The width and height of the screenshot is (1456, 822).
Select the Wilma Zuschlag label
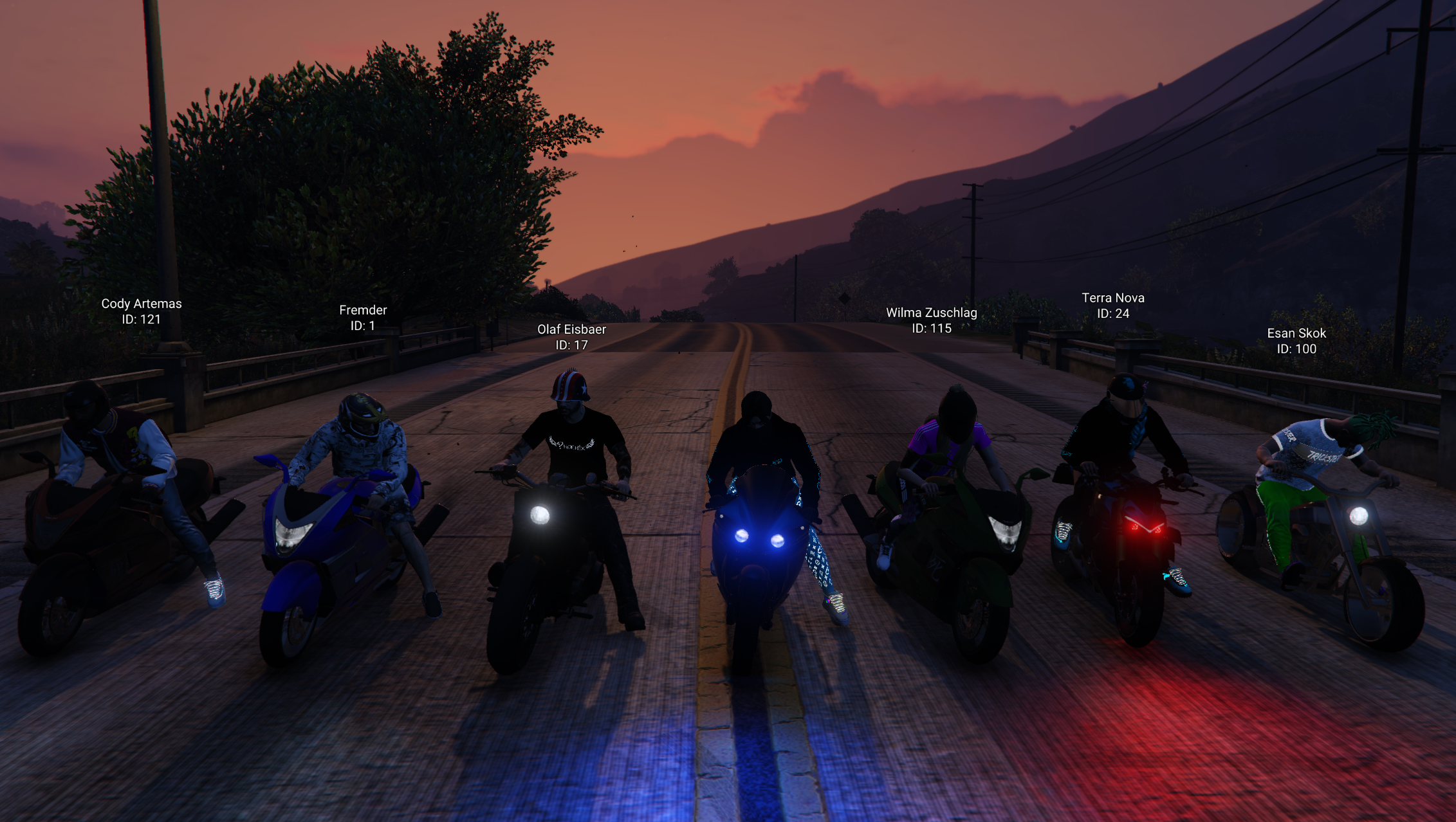933,313
